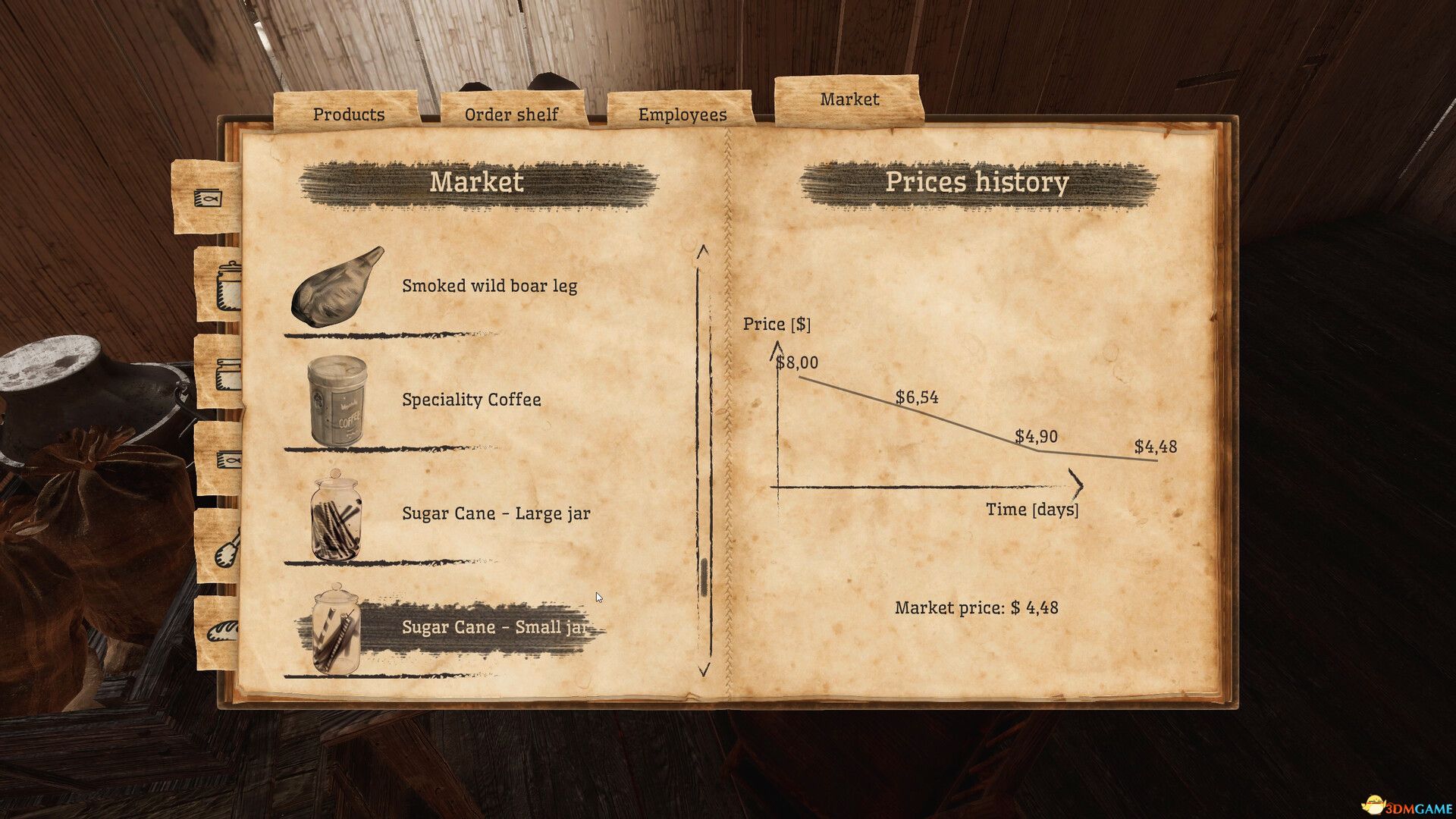1456x819 pixels.
Task: Switch to the Products tab
Action: pos(349,114)
